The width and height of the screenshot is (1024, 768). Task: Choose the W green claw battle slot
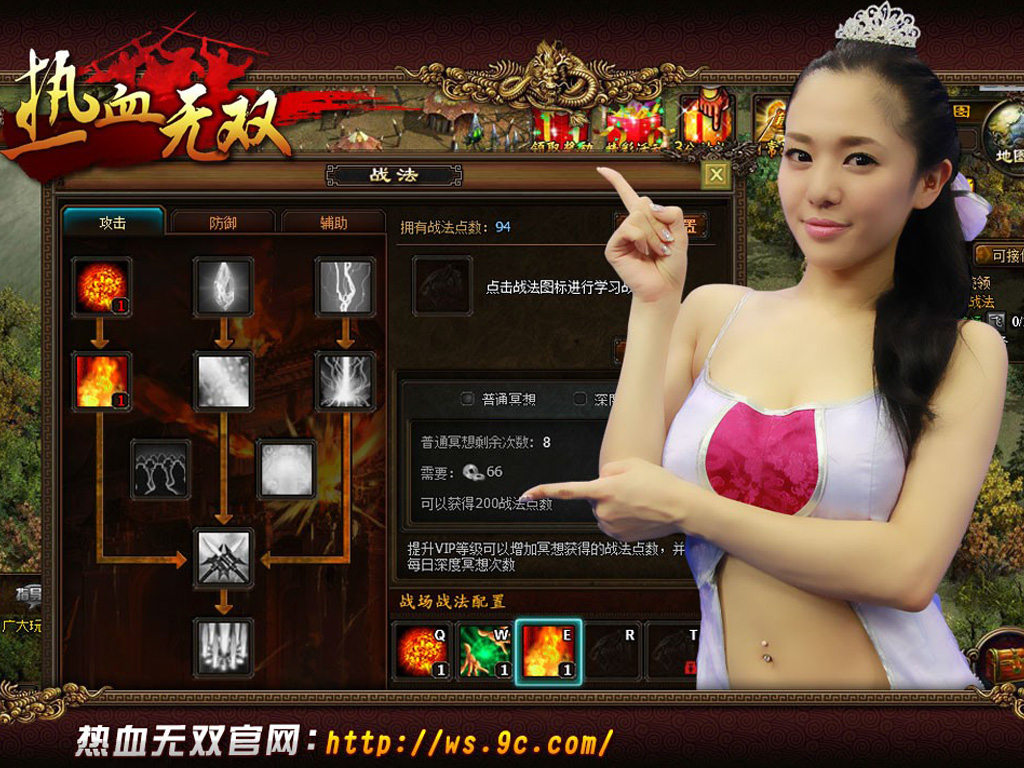point(484,651)
